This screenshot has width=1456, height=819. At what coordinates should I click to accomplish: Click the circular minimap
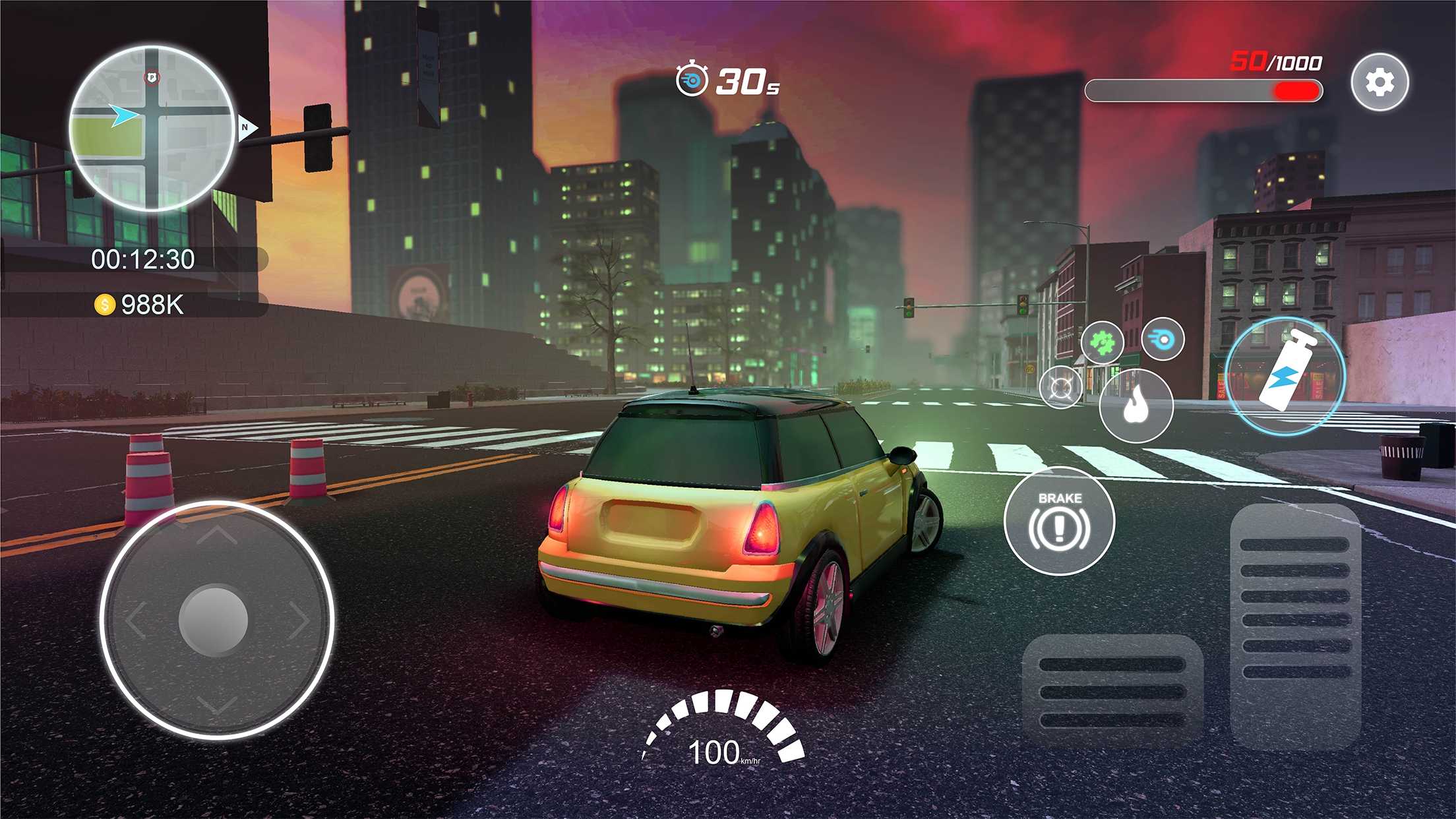[152, 128]
